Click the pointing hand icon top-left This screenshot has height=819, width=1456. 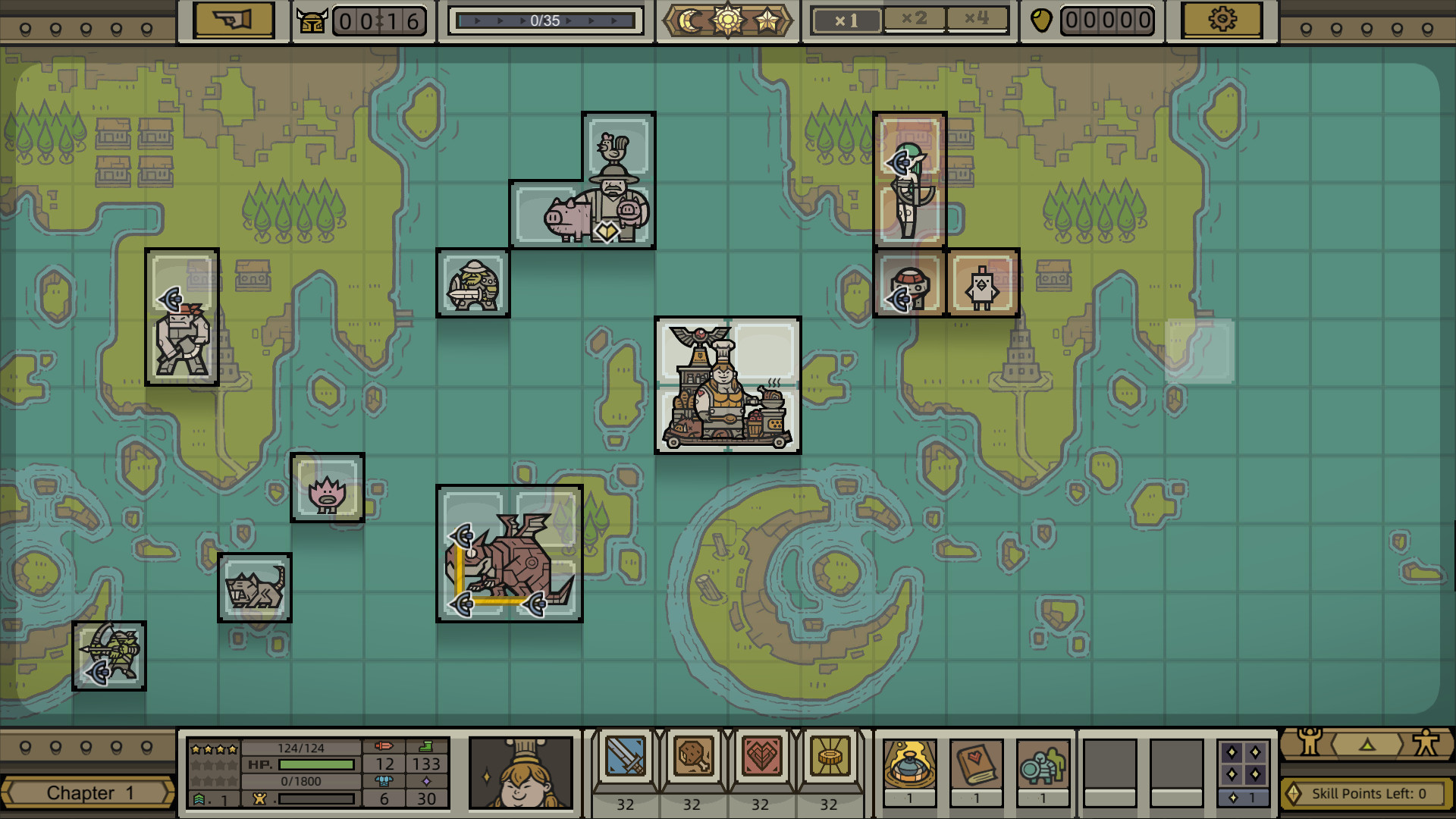pos(234,20)
